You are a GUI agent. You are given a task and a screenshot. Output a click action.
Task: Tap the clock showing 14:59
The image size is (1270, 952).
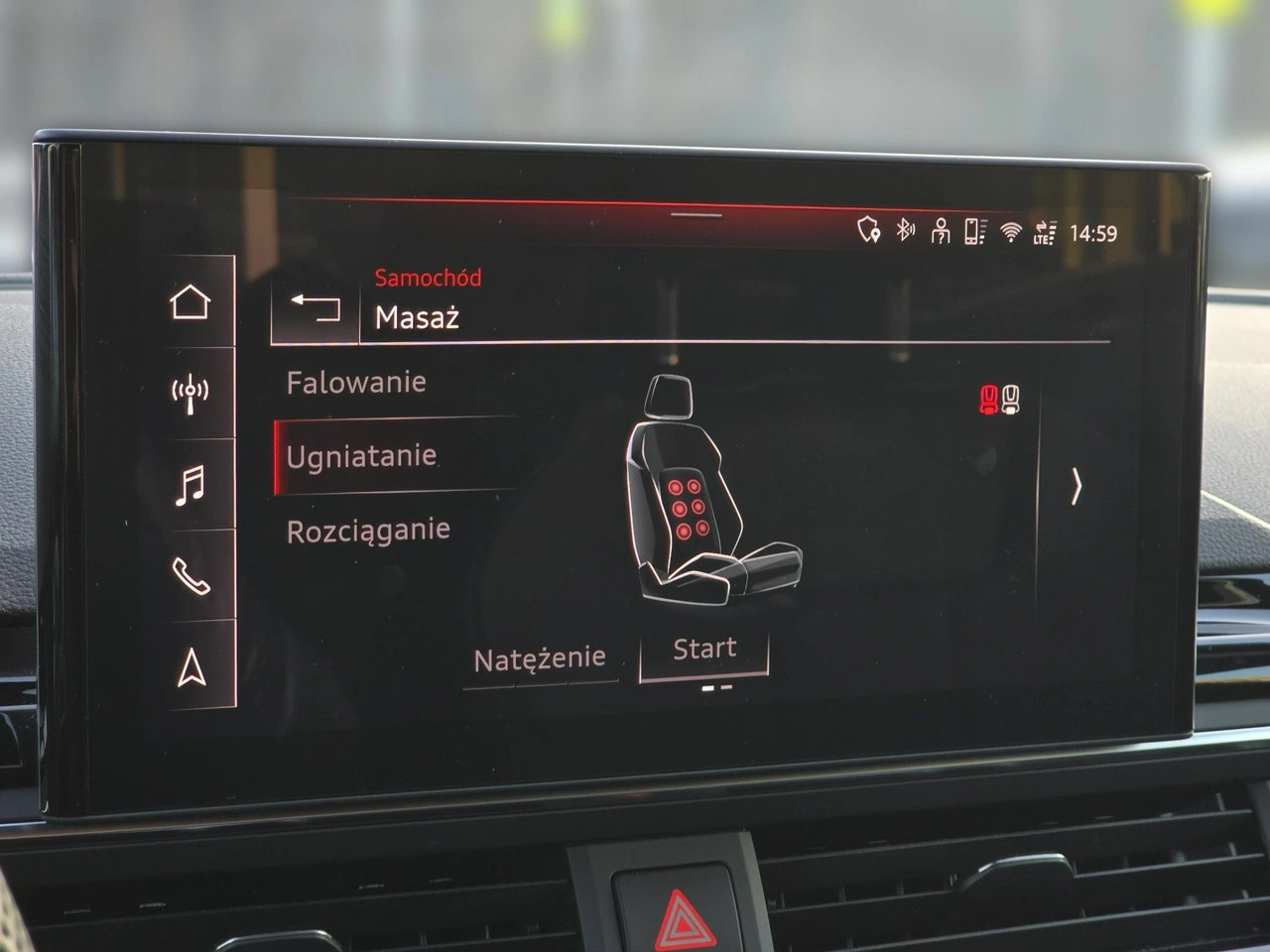coord(1095,230)
